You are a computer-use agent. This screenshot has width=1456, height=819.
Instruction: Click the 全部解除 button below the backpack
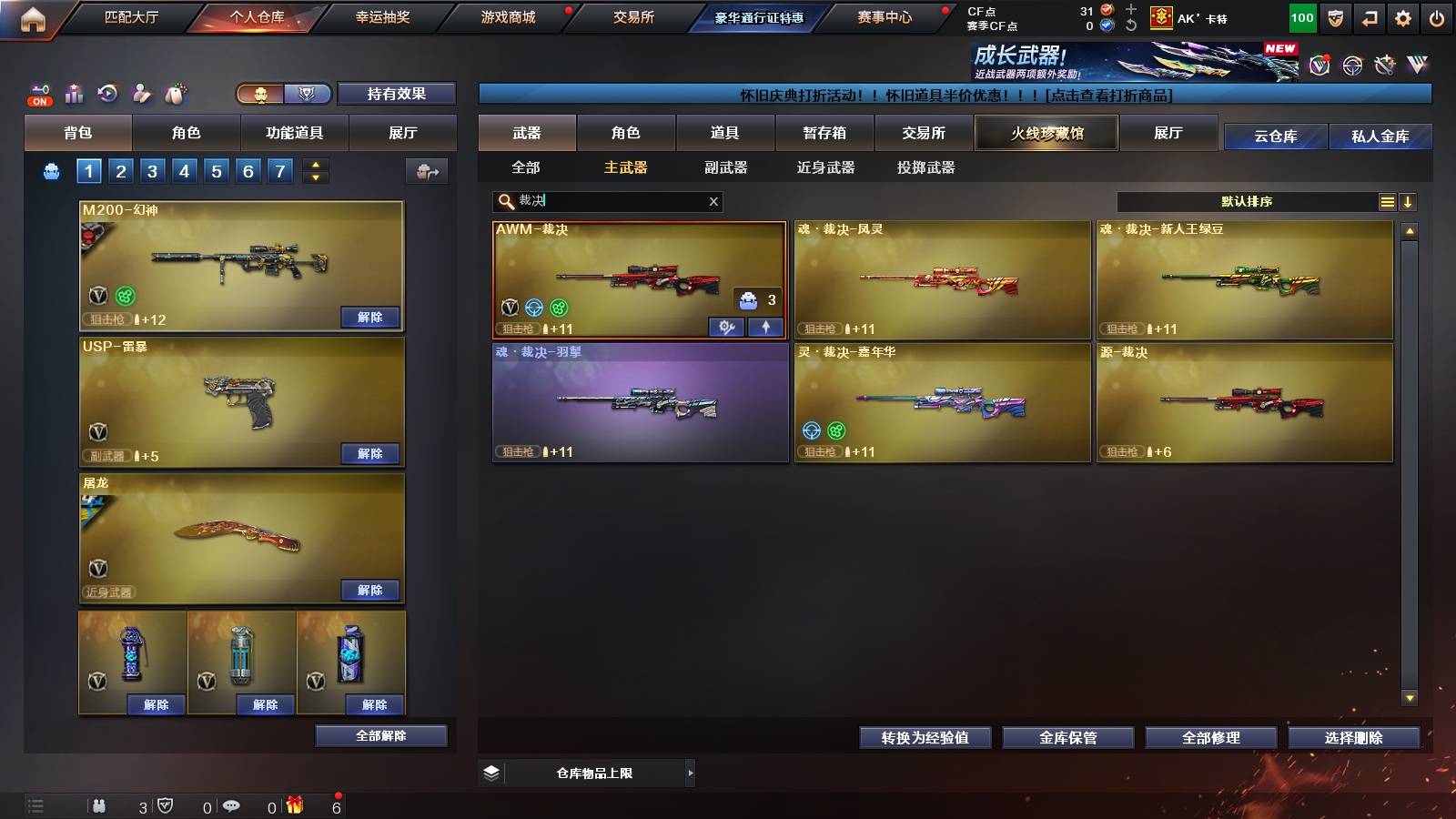click(x=380, y=735)
